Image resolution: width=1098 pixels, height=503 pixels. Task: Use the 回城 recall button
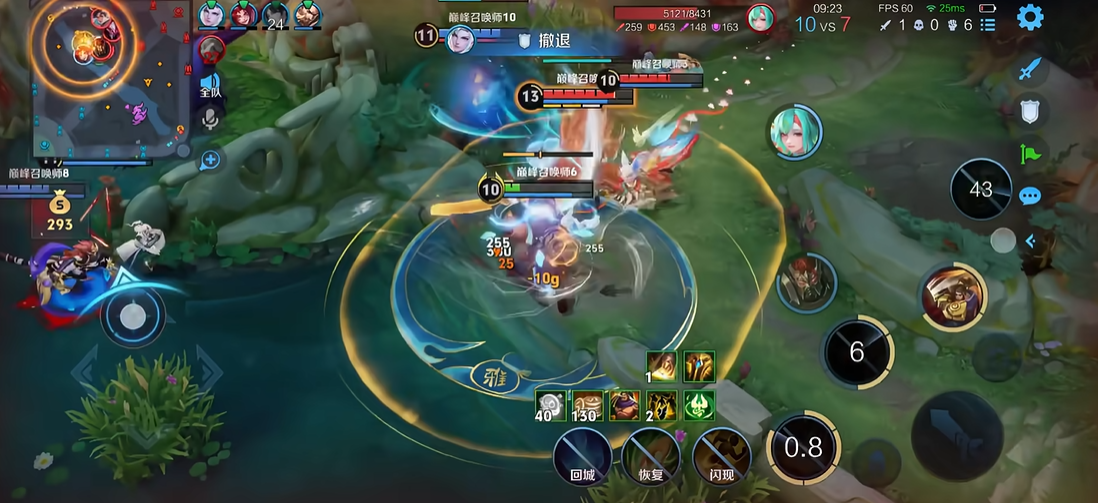581,457
